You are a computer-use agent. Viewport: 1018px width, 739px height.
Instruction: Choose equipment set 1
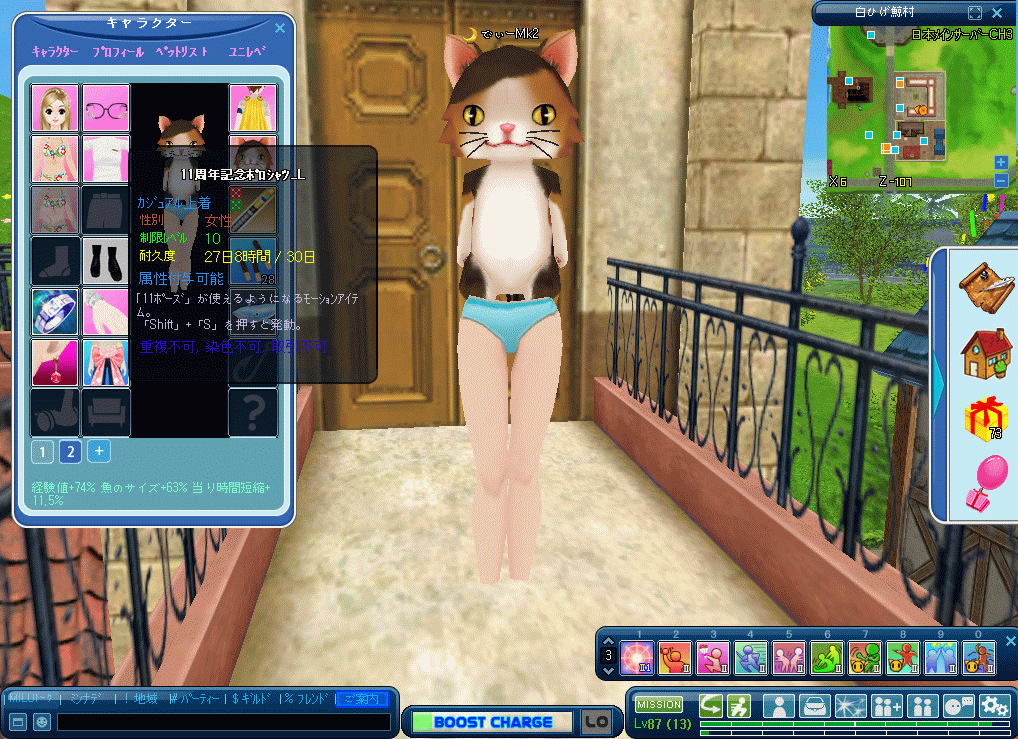coord(42,451)
